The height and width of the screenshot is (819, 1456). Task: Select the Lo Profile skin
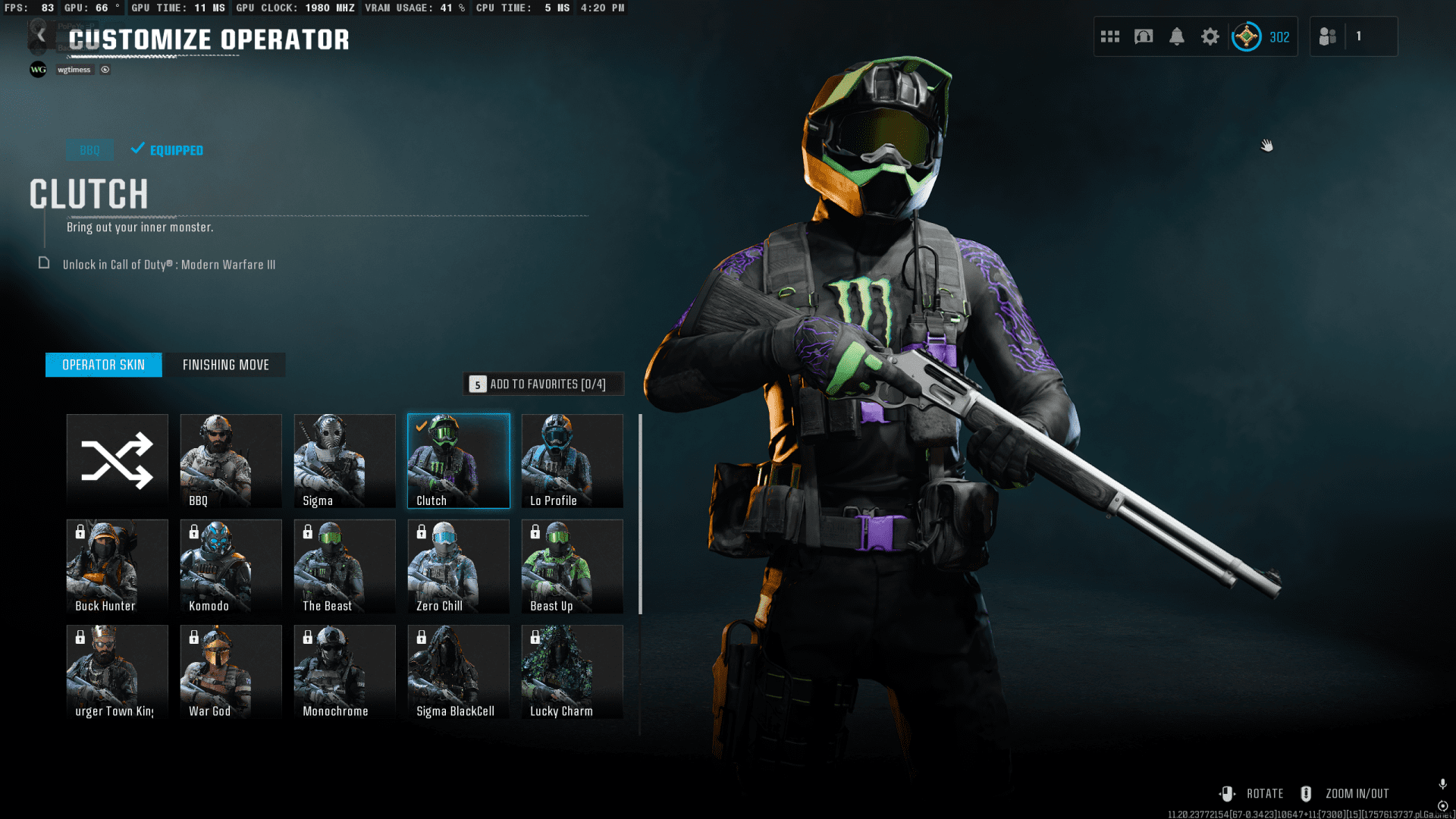pos(573,460)
